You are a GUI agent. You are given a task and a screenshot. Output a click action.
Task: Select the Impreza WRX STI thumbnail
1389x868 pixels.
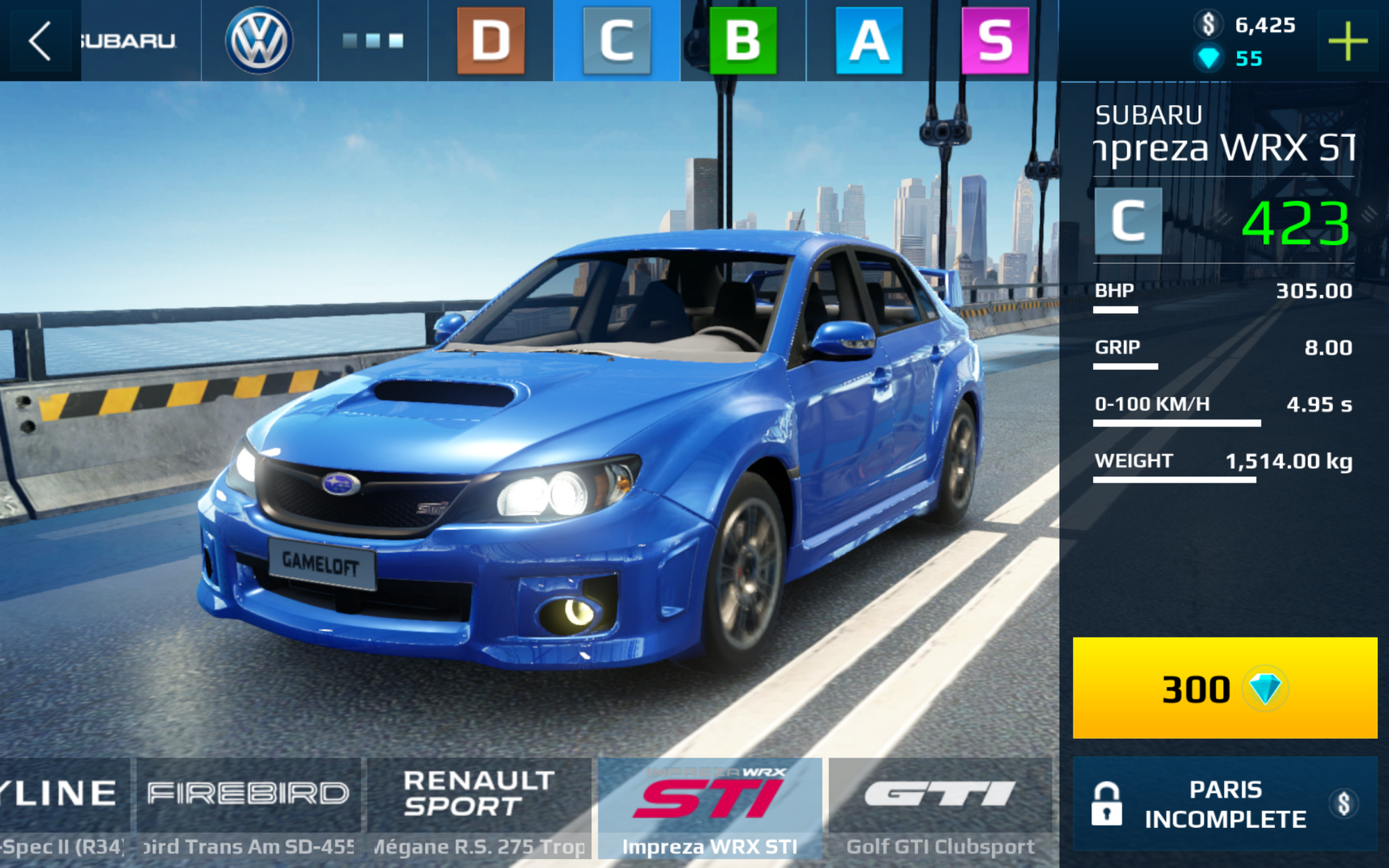point(710,809)
